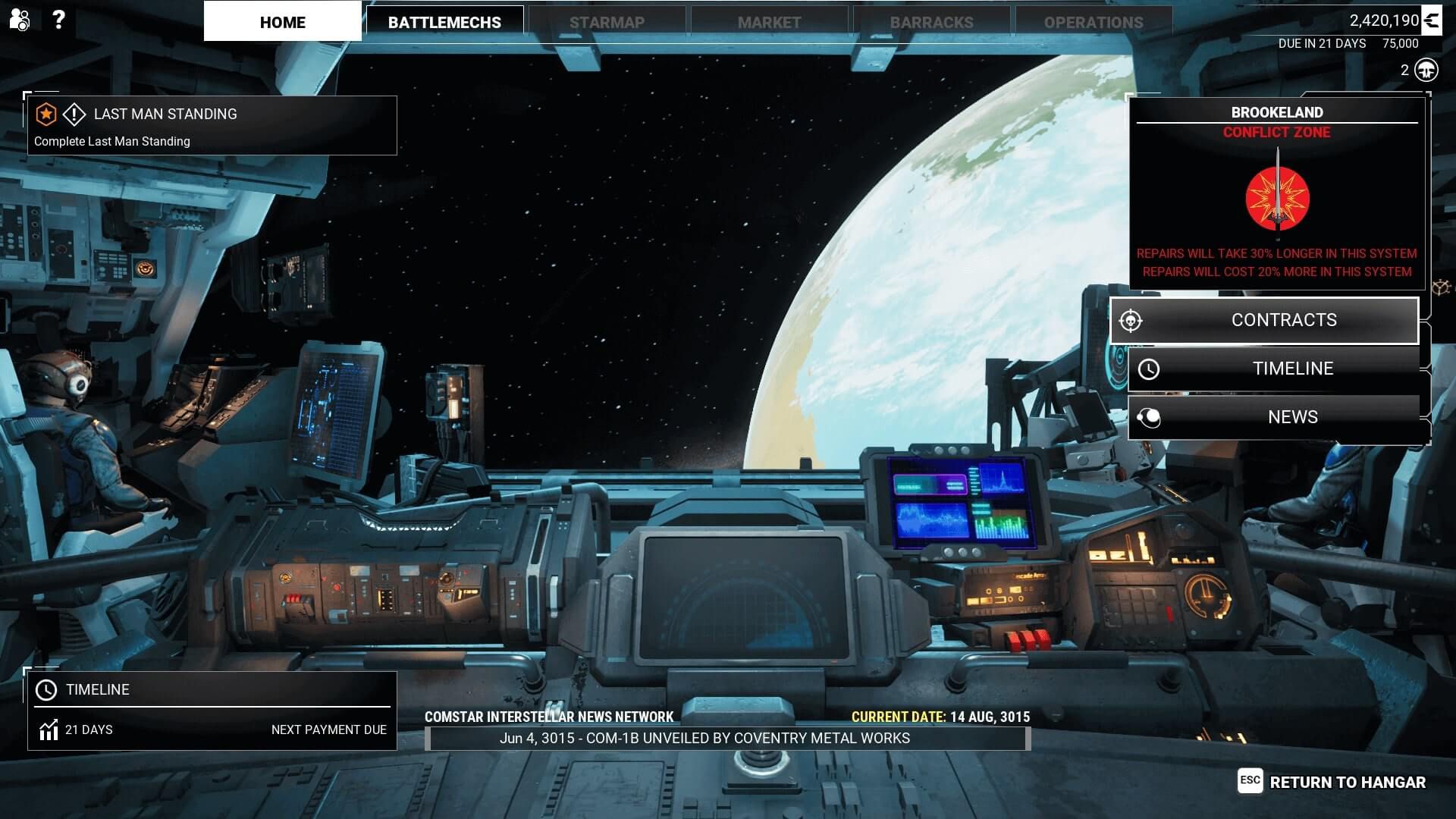Click the orange star badge on Last Man Standing
Image resolution: width=1456 pixels, height=819 pixels.
47,114
